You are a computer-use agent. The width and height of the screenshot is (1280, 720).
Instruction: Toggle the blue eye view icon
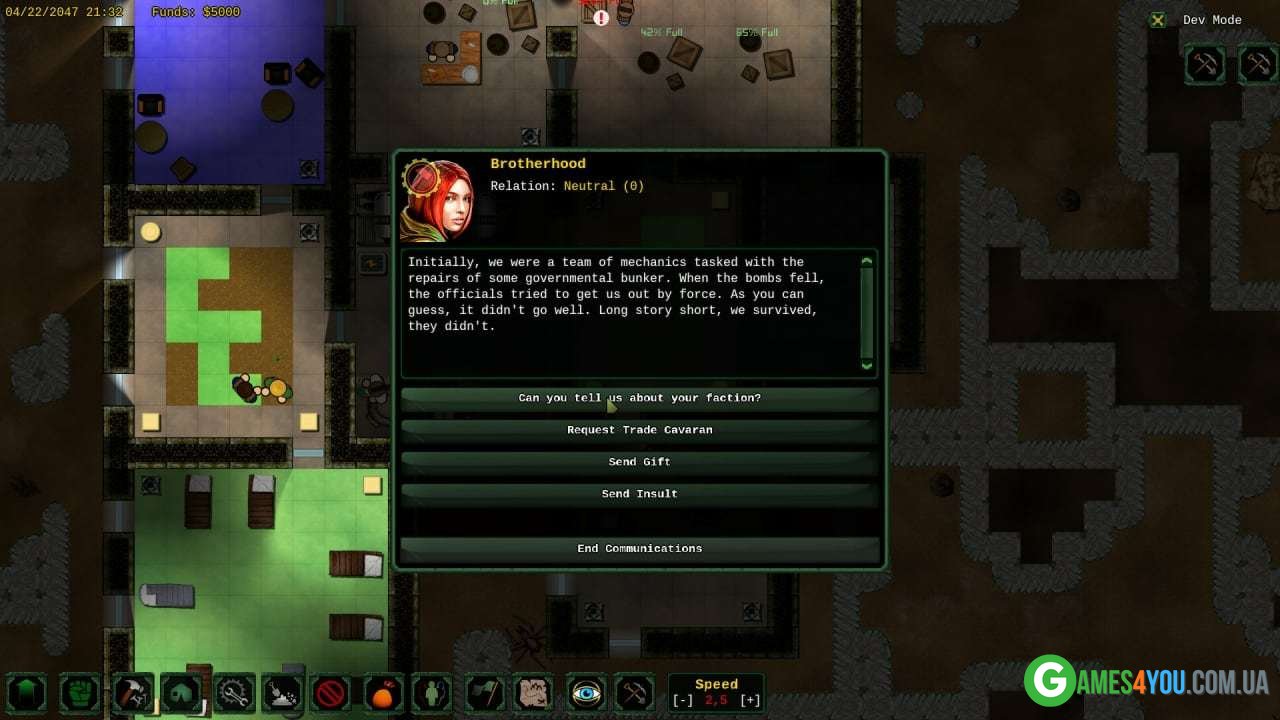point(586,692)
